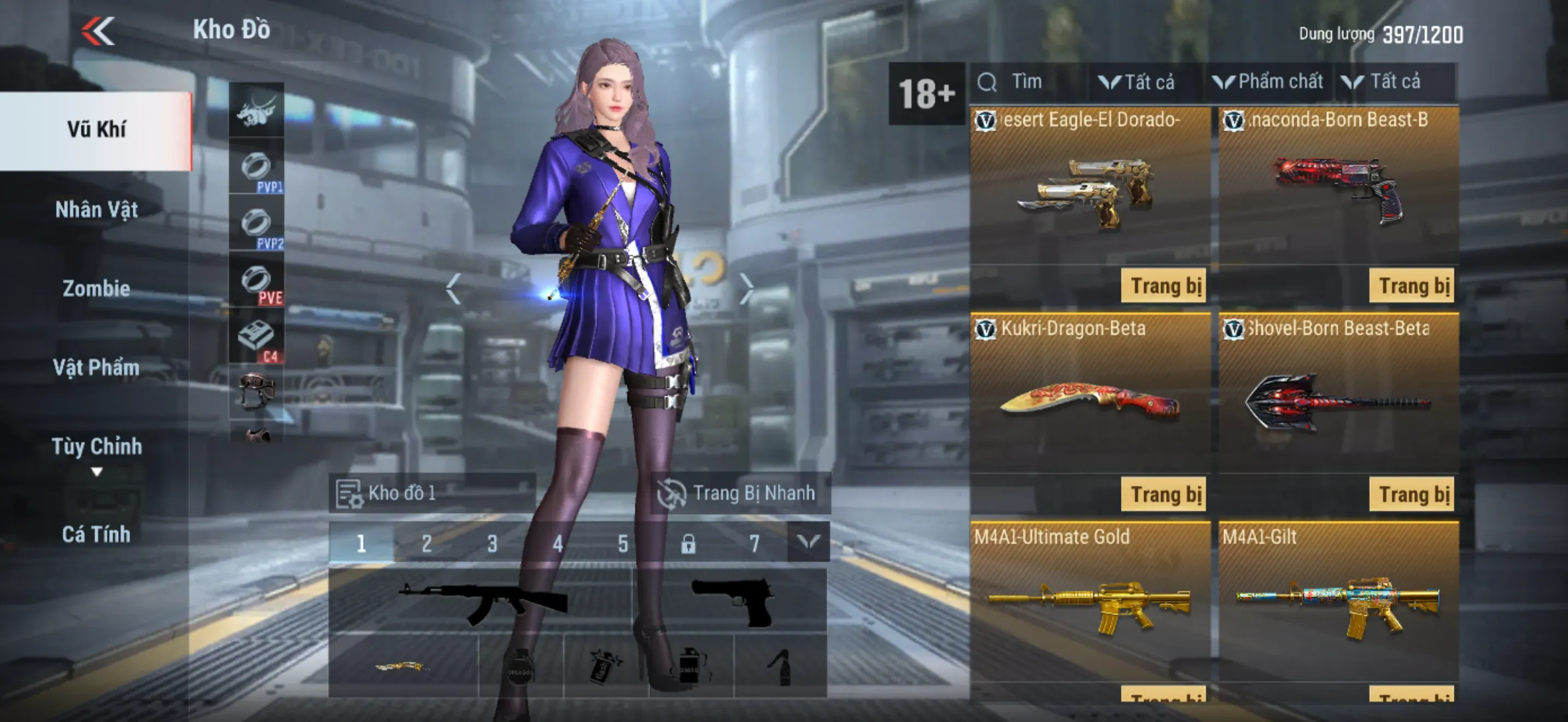The width and height of the screenshot is (1568, 722).
Task: Select the Vật Phẩm tab
Action: pos(96,367)
